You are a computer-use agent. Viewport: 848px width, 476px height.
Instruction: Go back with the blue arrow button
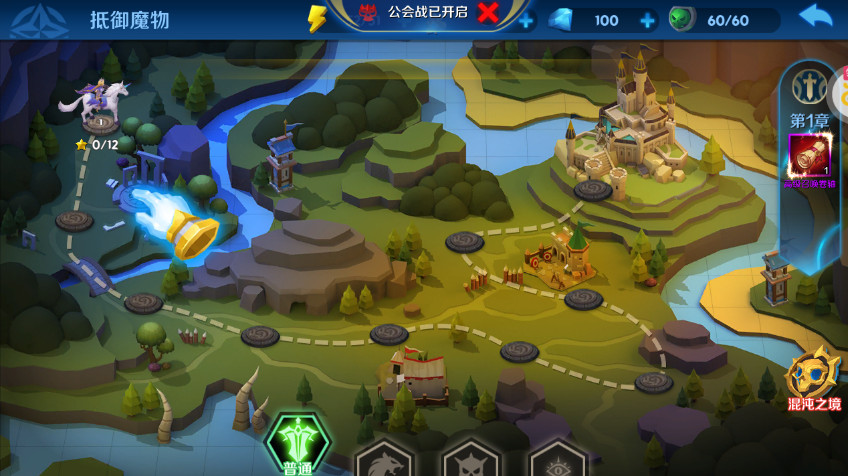point(815,17)
